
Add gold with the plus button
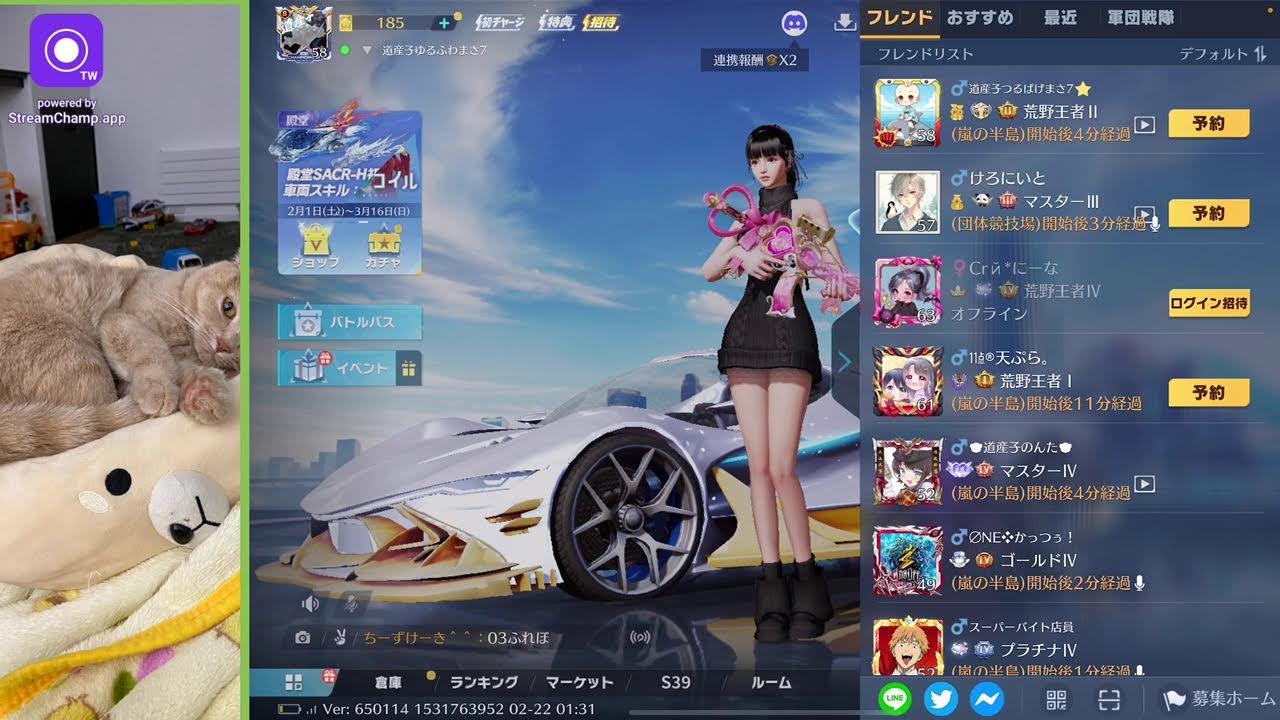tap(444, 23)
